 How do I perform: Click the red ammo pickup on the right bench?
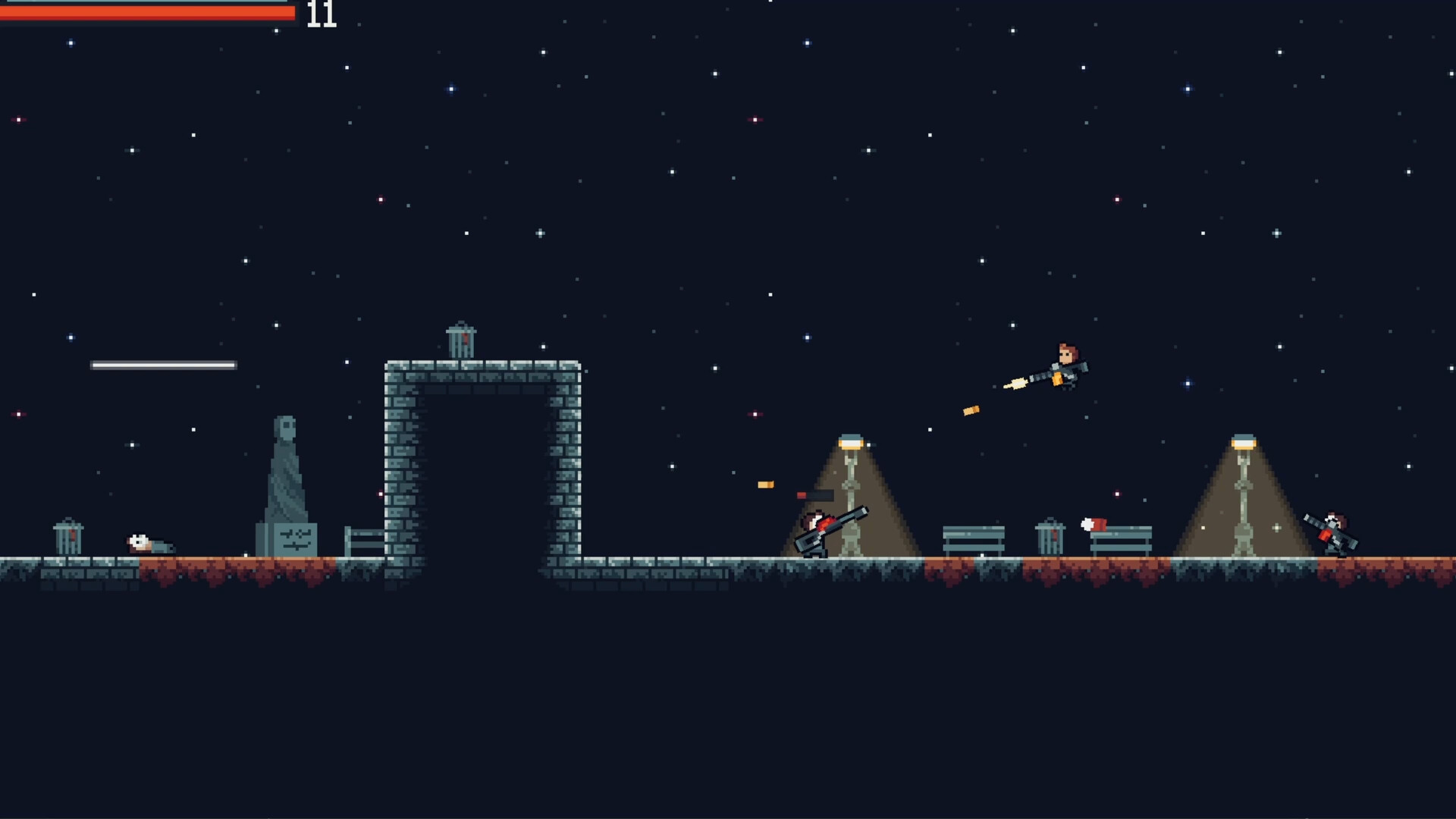click(1092, 525)
